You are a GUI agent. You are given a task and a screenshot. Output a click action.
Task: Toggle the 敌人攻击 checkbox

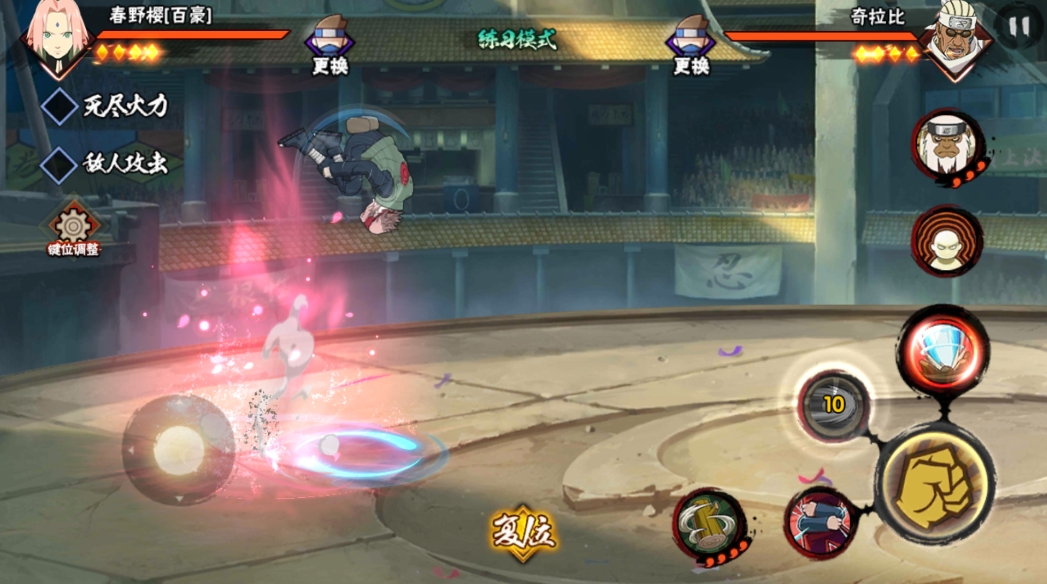click(x=60, y=164)
